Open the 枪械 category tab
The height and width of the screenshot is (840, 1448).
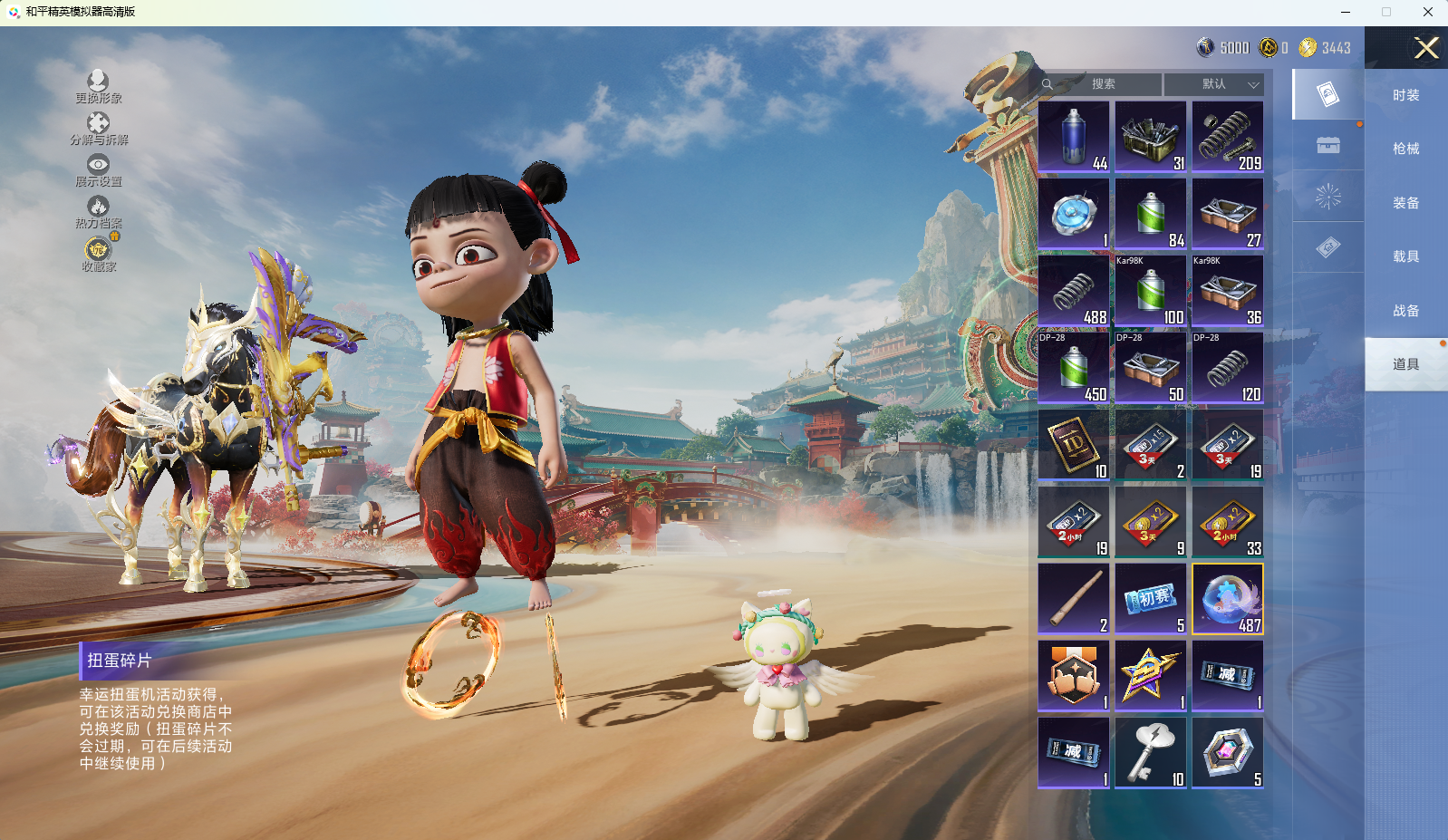click(x=1405, y=149)
